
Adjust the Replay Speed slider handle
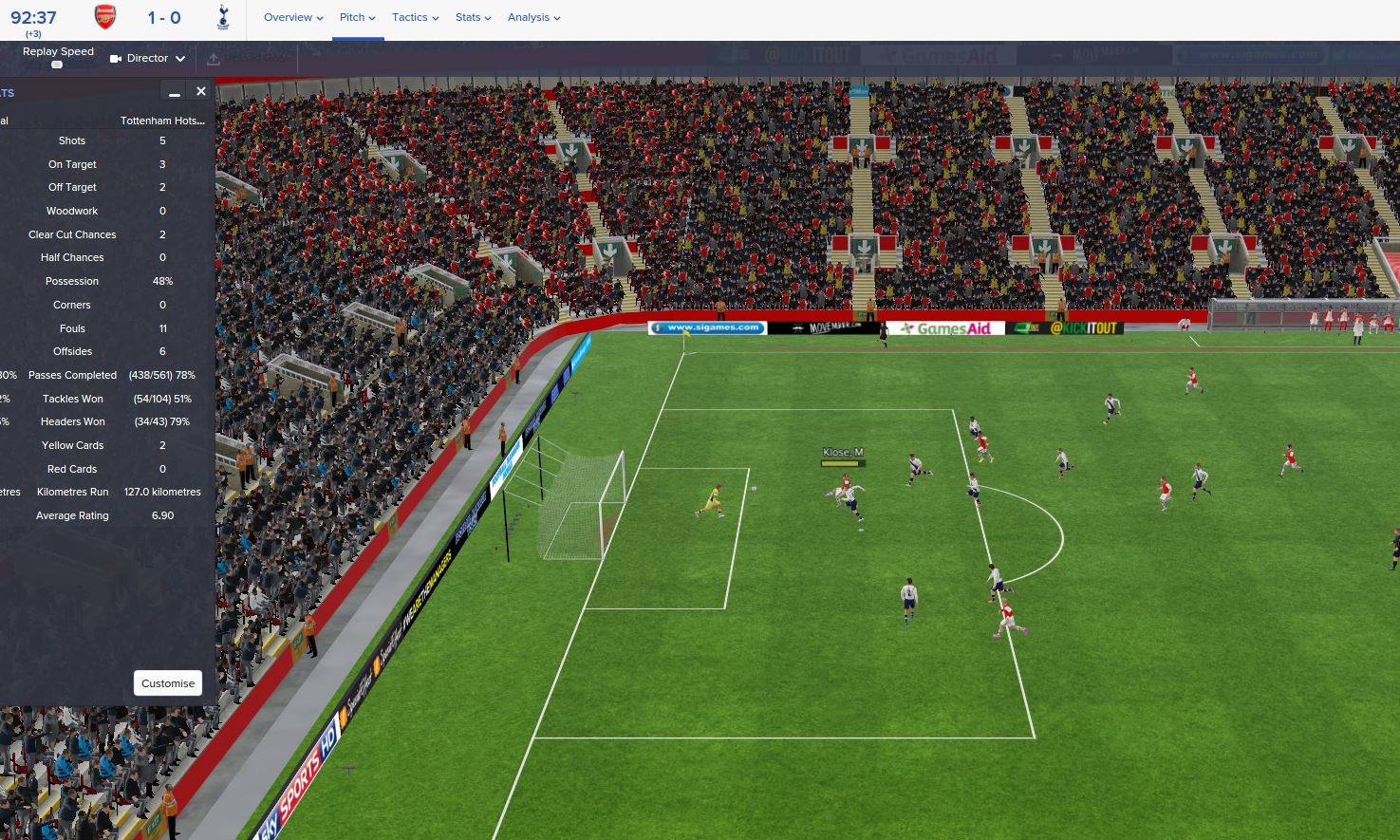point(57,65)
